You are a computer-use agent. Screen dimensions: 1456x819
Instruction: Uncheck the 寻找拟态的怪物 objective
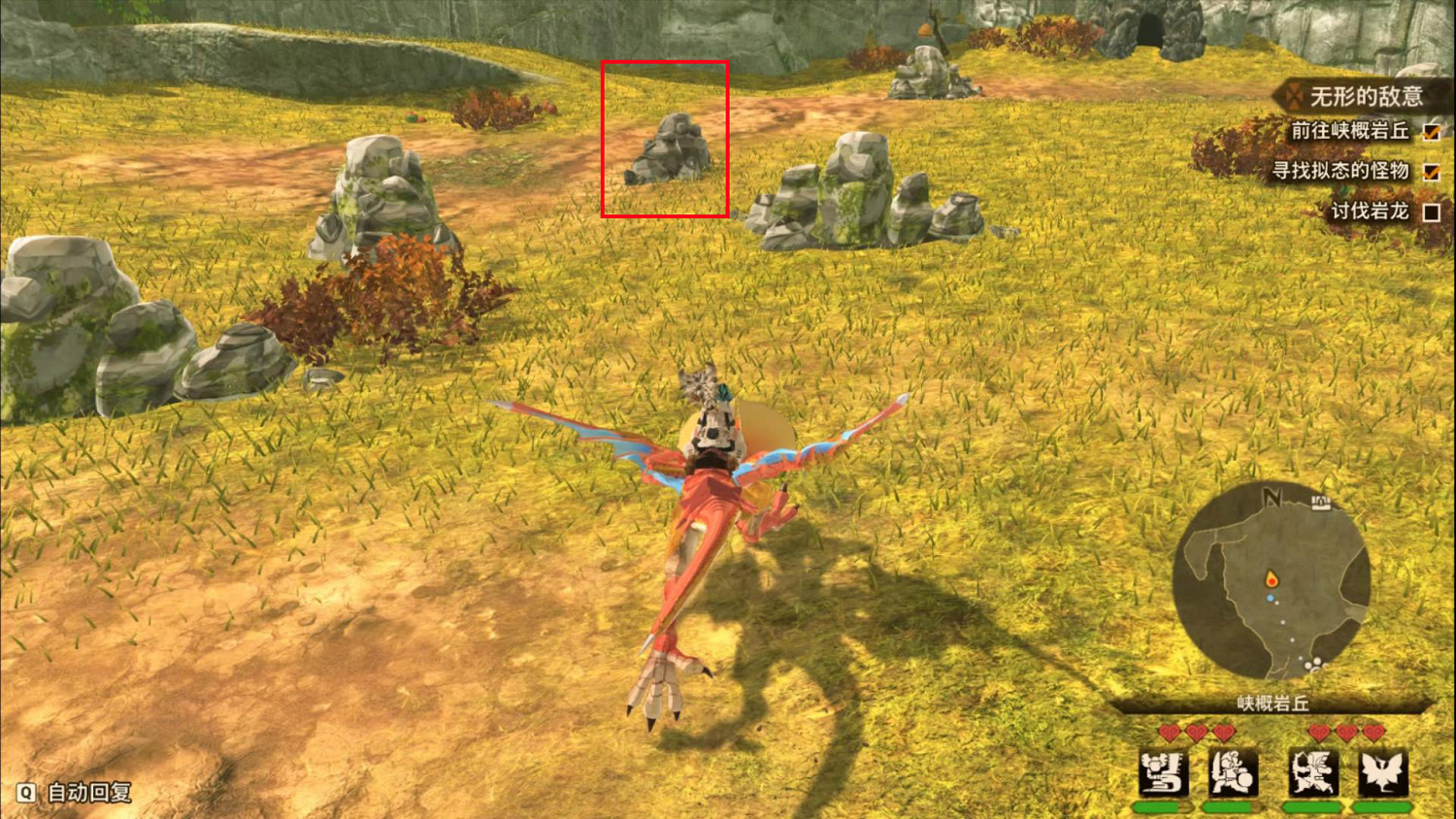(x=1430, y=173)
